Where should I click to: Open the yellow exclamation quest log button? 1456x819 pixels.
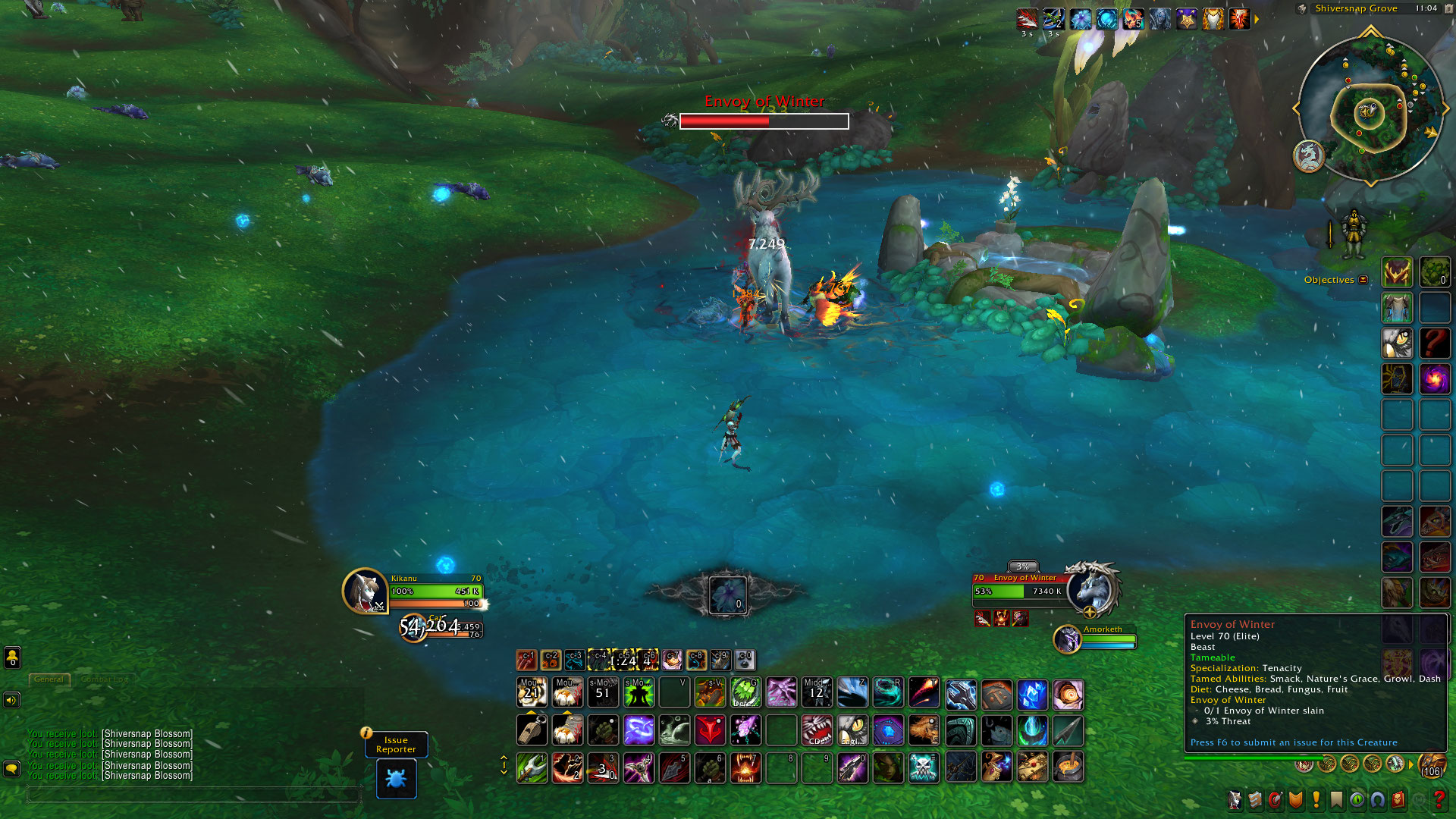1316,799
